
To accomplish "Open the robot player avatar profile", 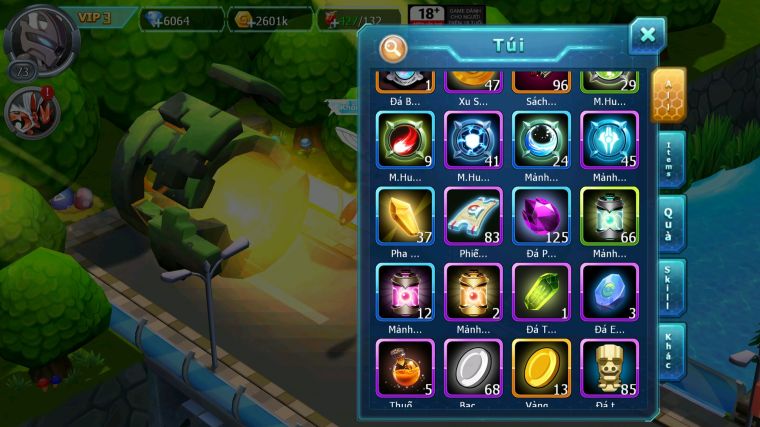I will coord(32,37).
